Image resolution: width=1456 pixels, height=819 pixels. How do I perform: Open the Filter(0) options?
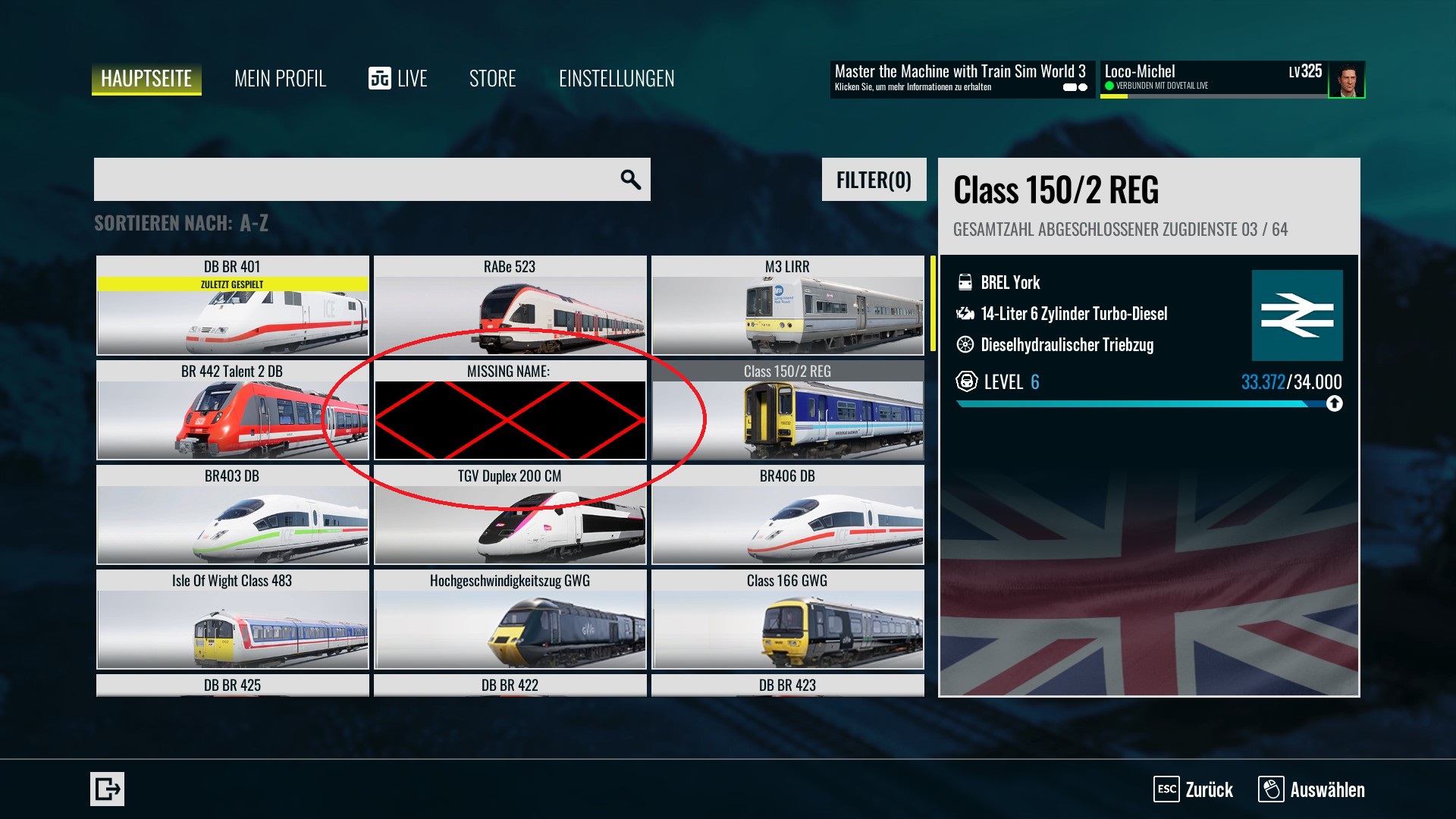874,180
